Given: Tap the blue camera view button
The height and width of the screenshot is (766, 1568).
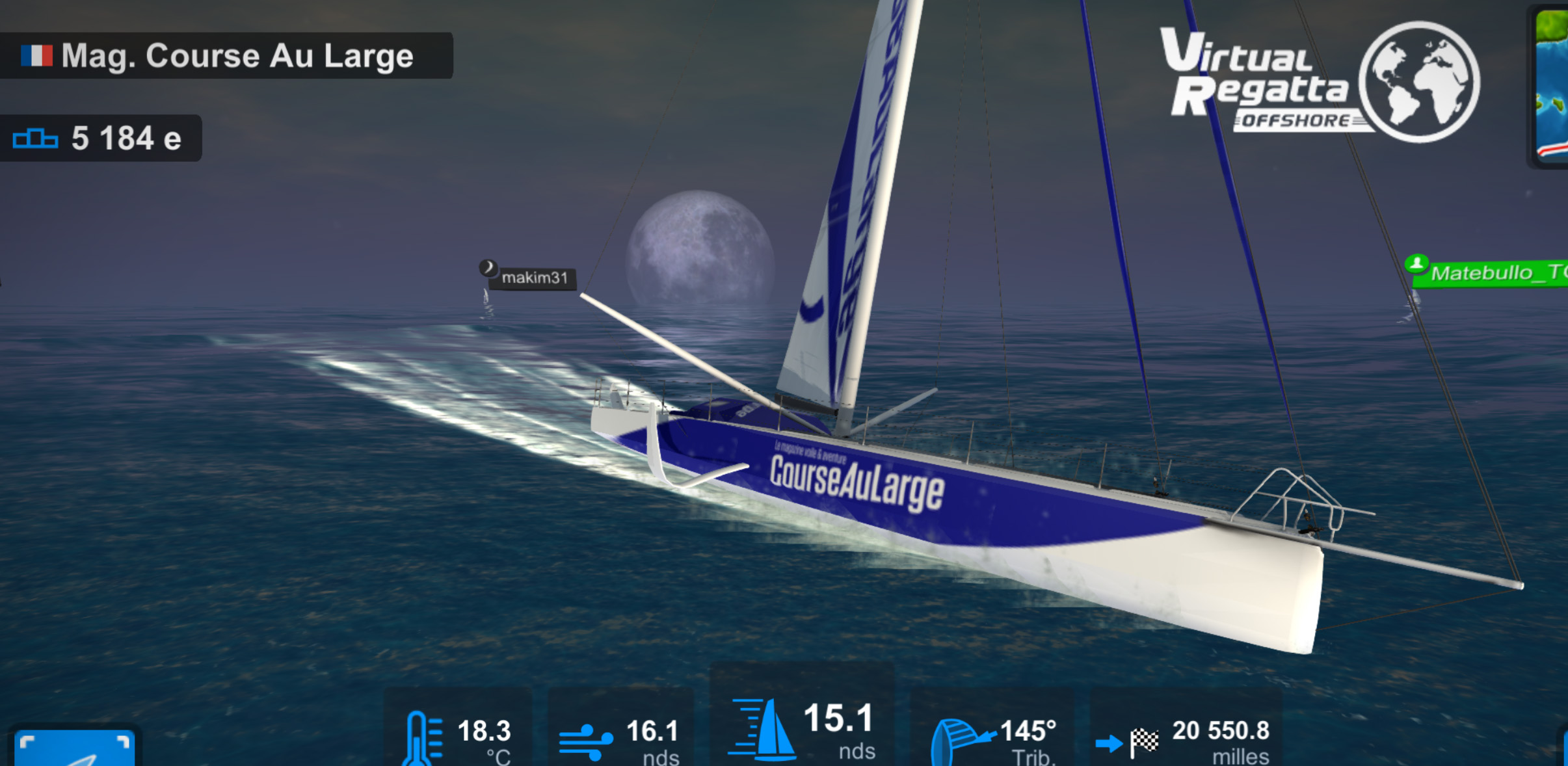Looking at the screenshot, I should tap(74, 748).
